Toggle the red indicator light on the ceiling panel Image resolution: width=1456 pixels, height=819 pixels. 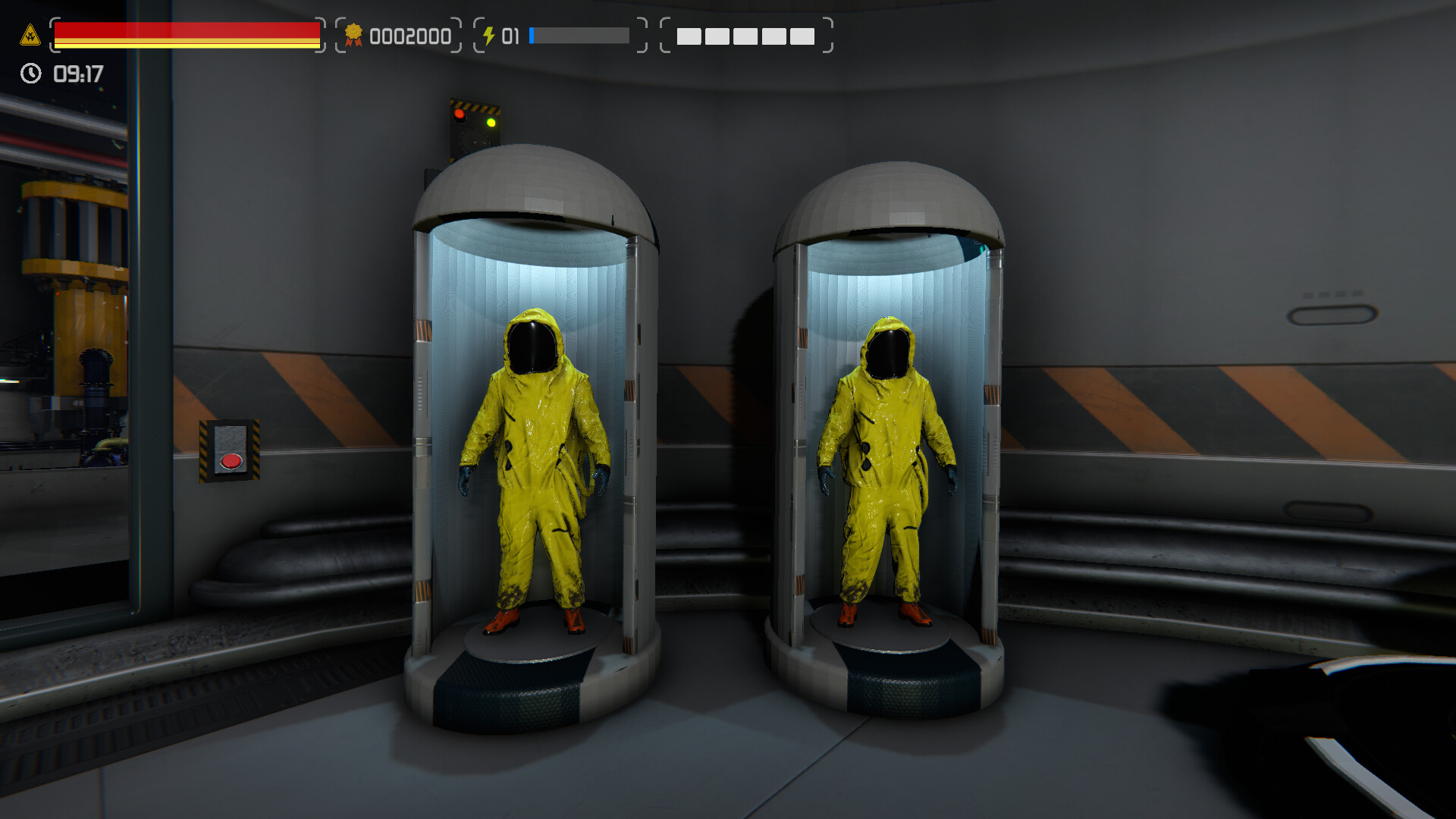pos(460,115)
